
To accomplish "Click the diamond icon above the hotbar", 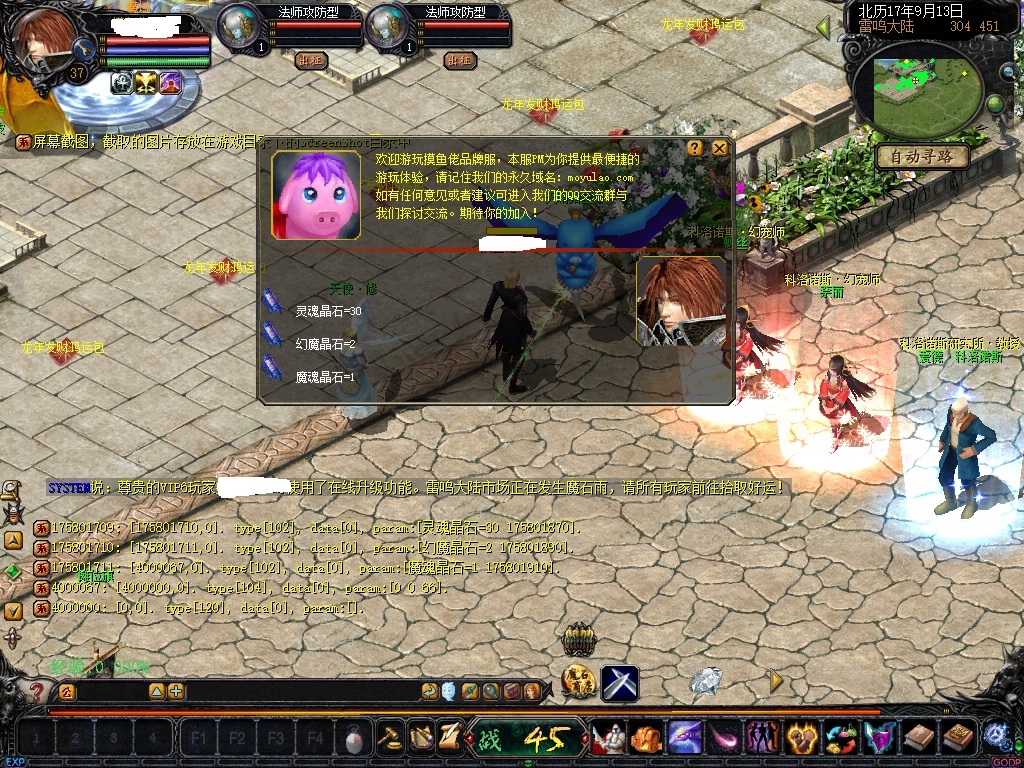I will point(707,682).
